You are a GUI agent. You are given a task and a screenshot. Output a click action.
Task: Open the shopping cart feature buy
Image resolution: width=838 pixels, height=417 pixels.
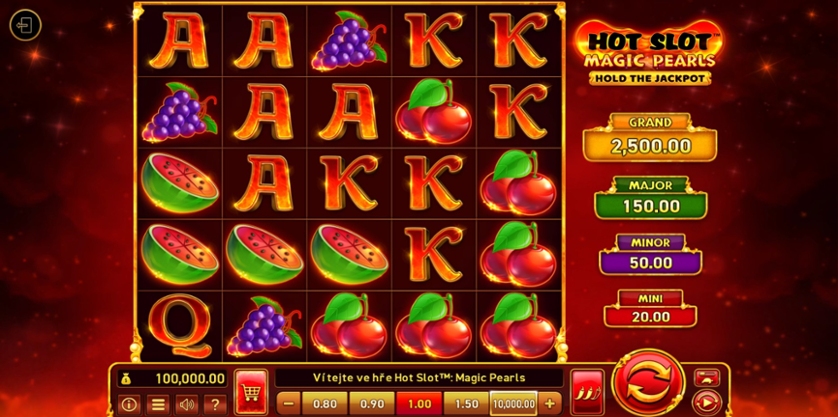pyautogui.click(x=247, y=389)
